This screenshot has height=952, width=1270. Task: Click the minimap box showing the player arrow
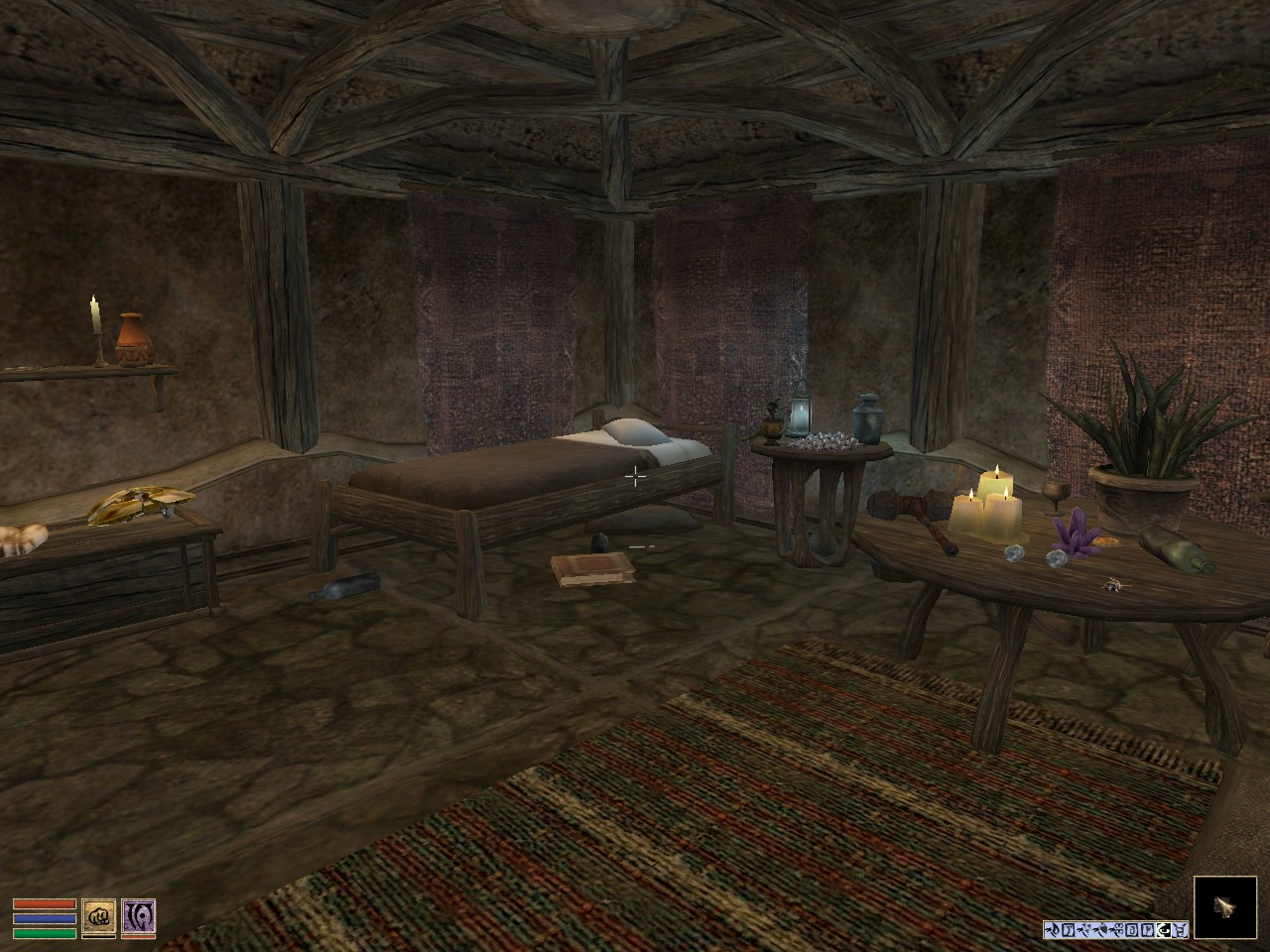point(1224,908)
